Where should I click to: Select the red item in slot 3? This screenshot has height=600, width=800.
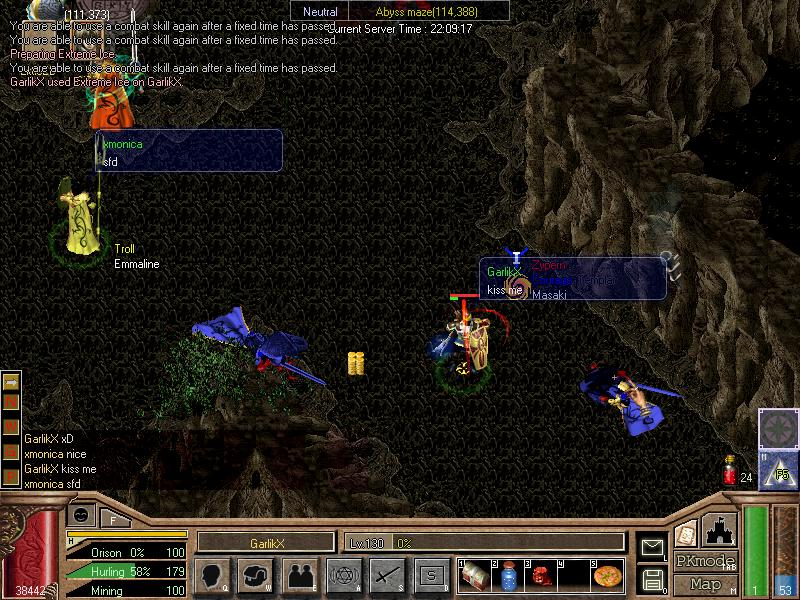point(540,576)
